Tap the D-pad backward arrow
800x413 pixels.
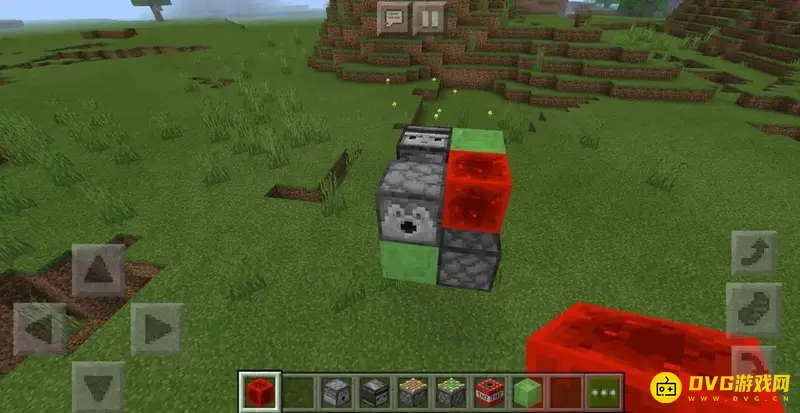click(x=98, y=386)
